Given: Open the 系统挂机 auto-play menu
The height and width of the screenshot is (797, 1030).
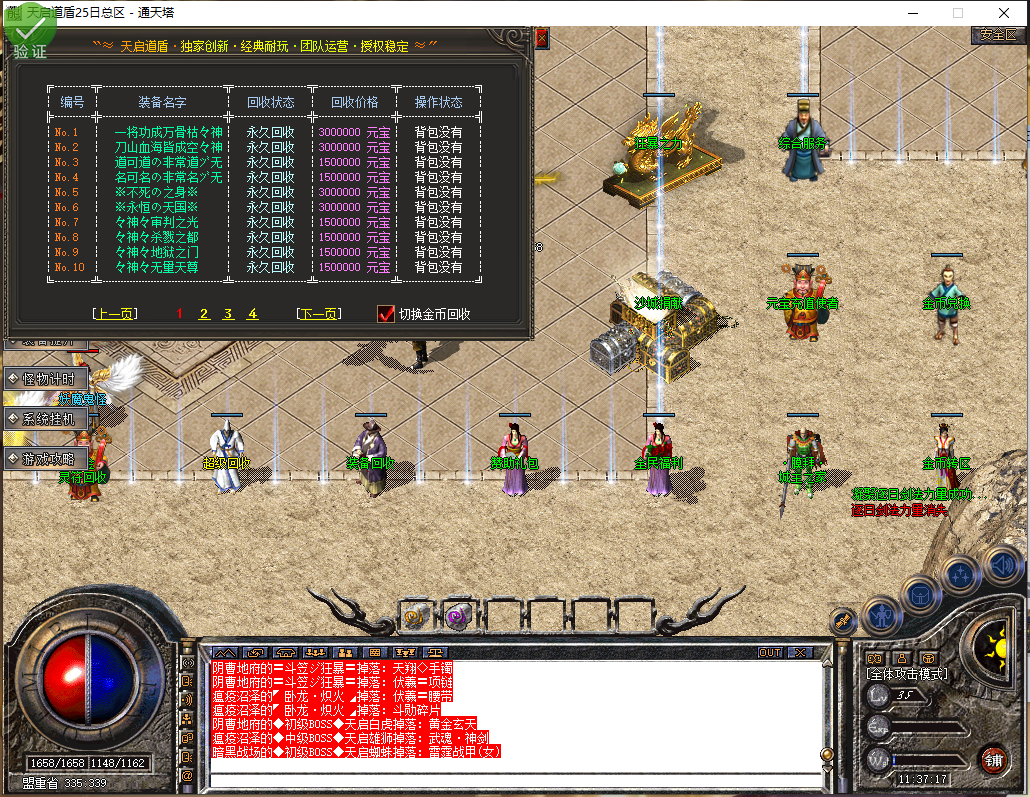Looking at the screenshot, I should point(48,419).
